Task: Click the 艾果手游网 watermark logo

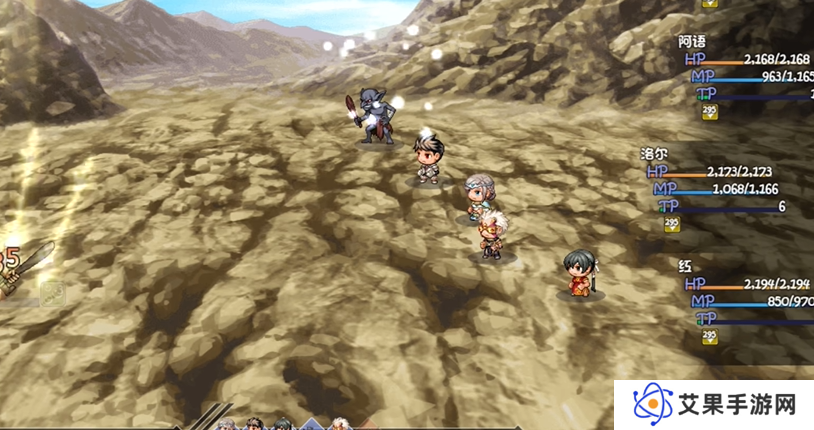Action: click(x=714, y=404)
